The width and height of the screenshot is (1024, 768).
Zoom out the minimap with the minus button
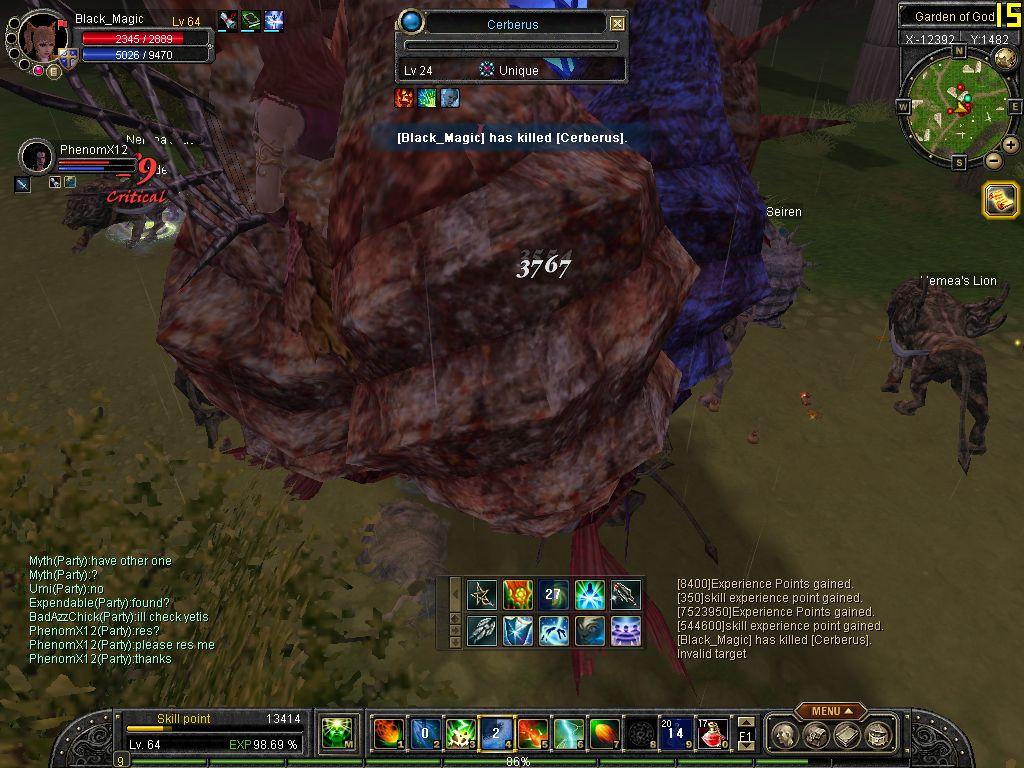[x=993, y=161]
